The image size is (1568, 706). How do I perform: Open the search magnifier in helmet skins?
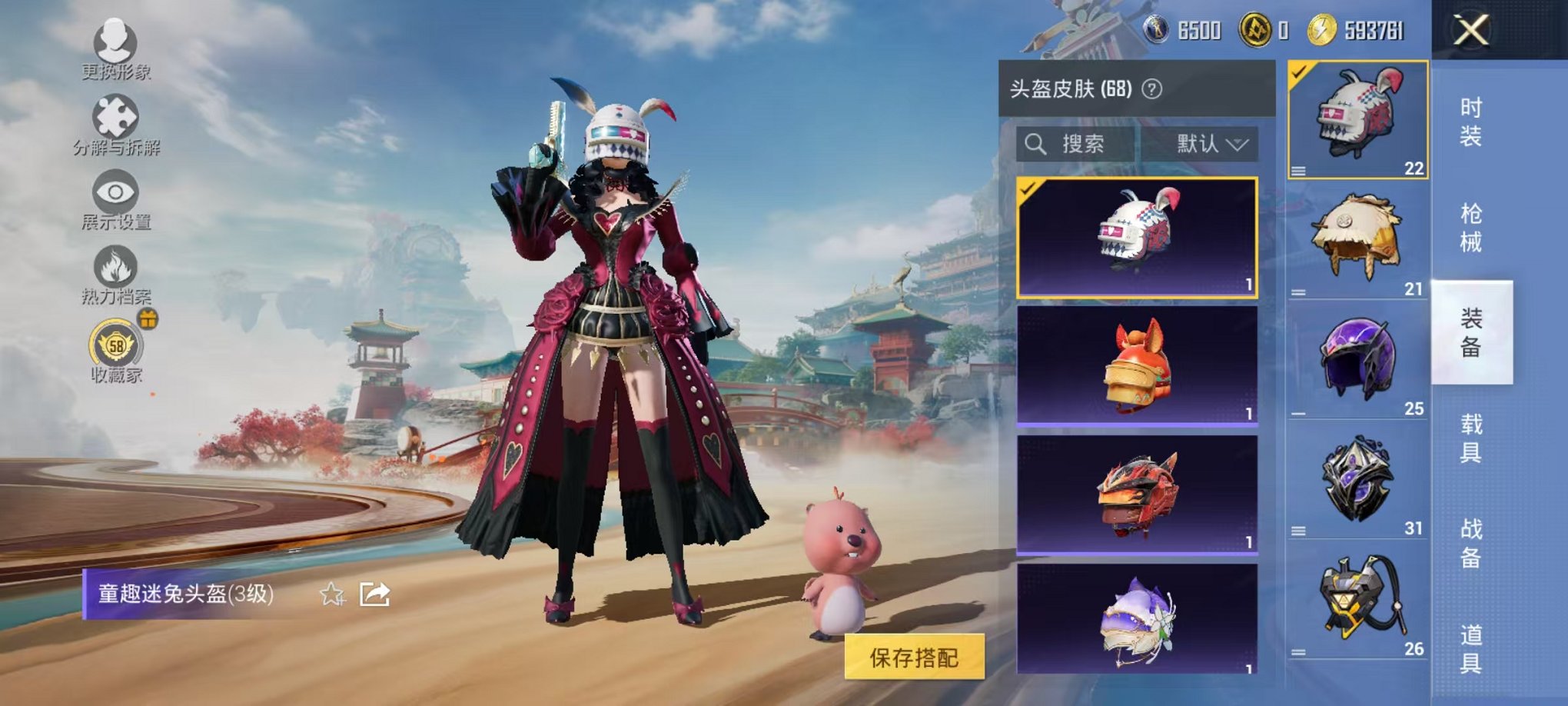tap(1035, 145)
